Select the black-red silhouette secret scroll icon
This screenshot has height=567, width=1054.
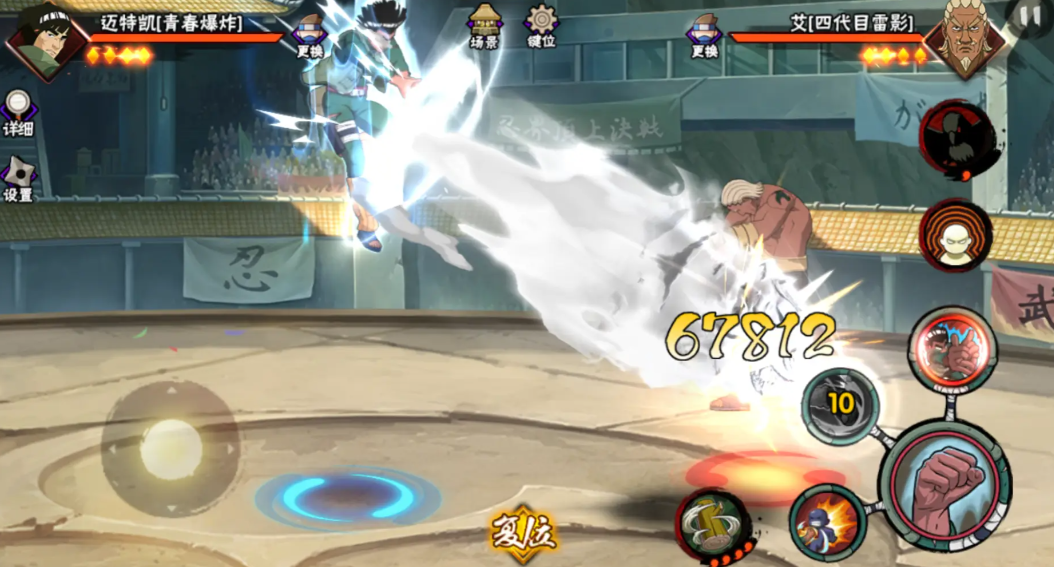point(957,139)
